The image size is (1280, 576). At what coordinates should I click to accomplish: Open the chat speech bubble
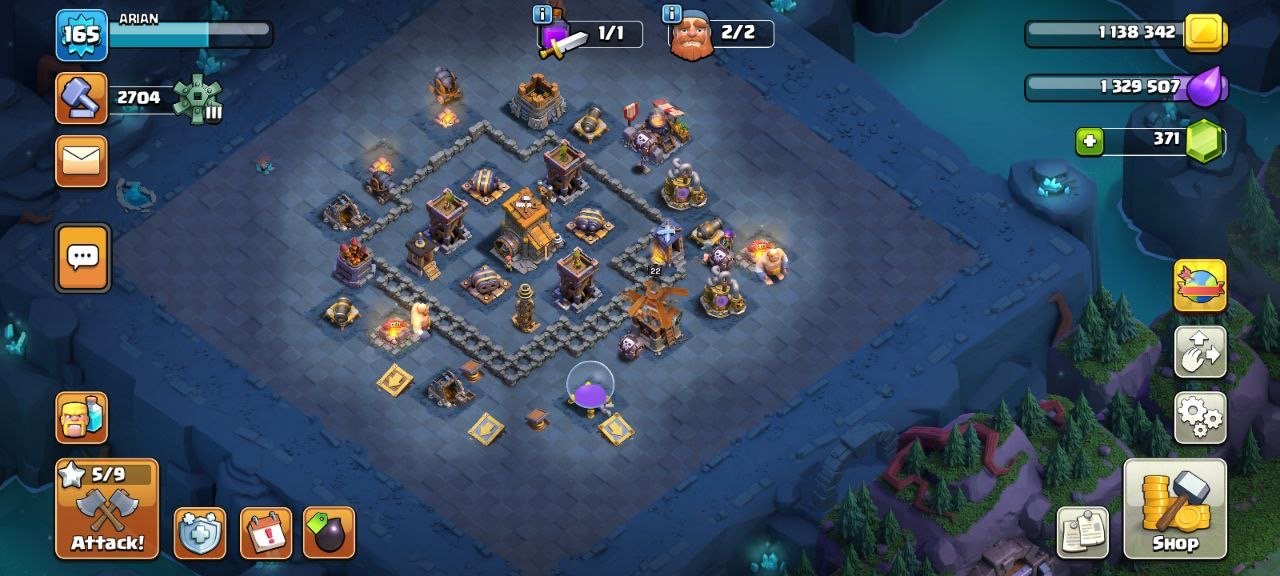pyautogui.click(x=82, y=258)
